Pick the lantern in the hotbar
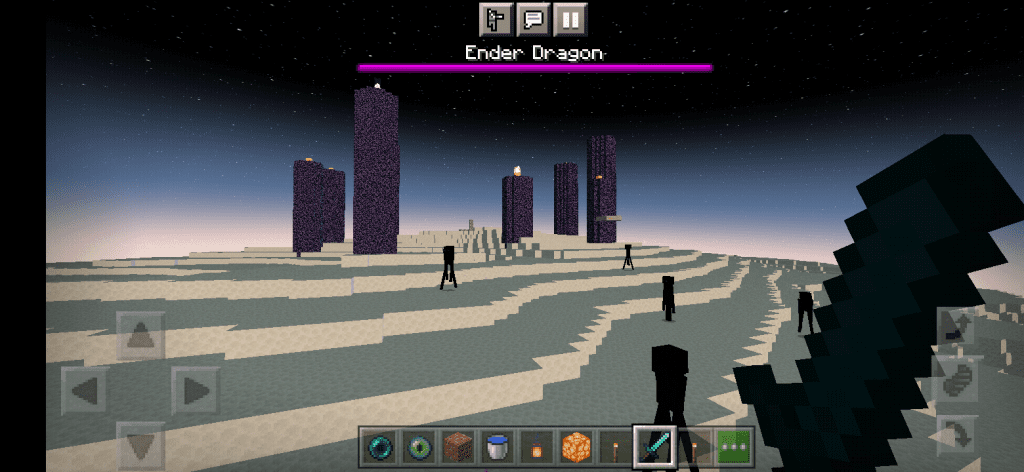1024x472 pixels. pos(536,446)
